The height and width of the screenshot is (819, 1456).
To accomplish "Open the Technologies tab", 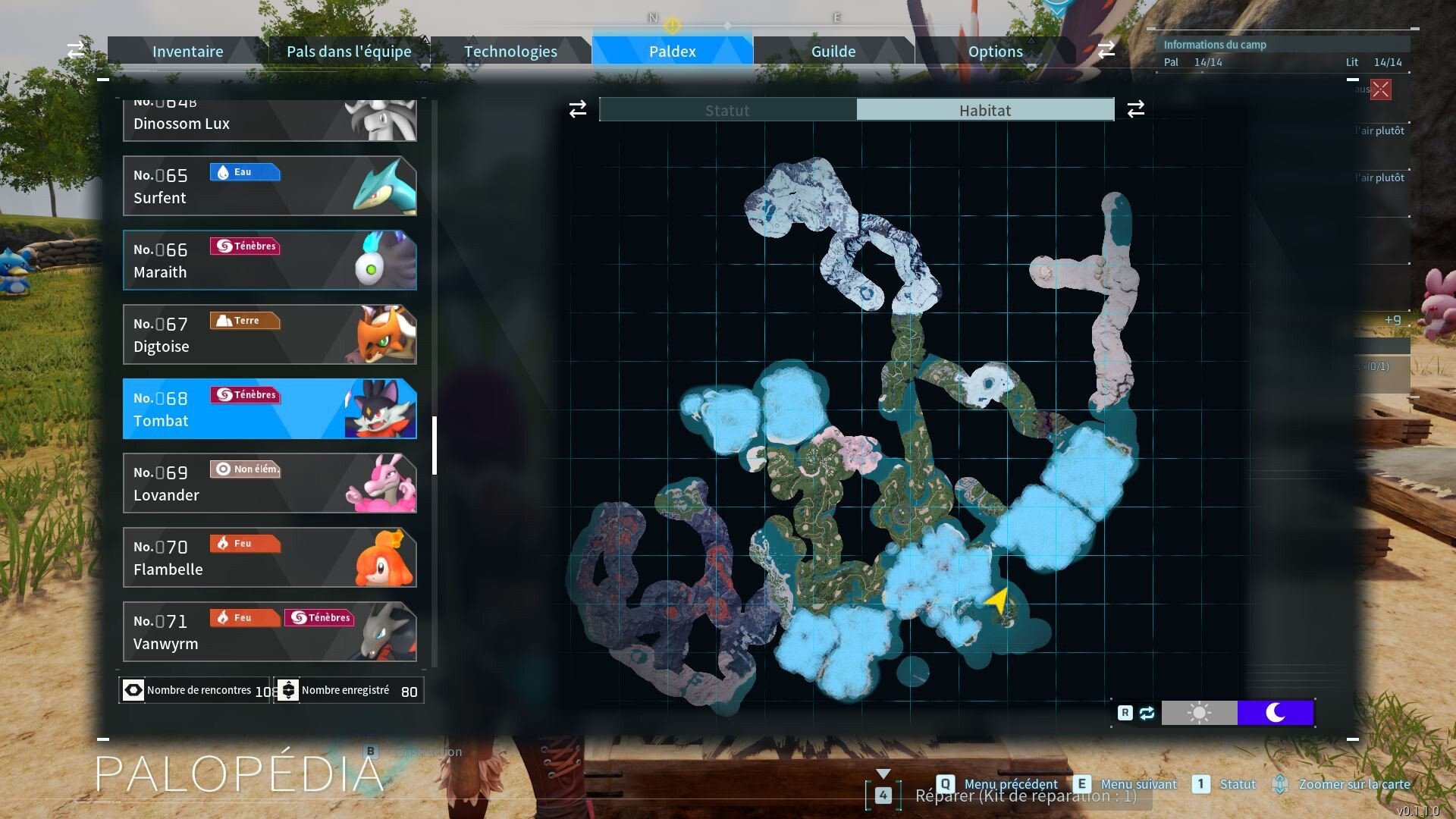I will pos(510,51).
